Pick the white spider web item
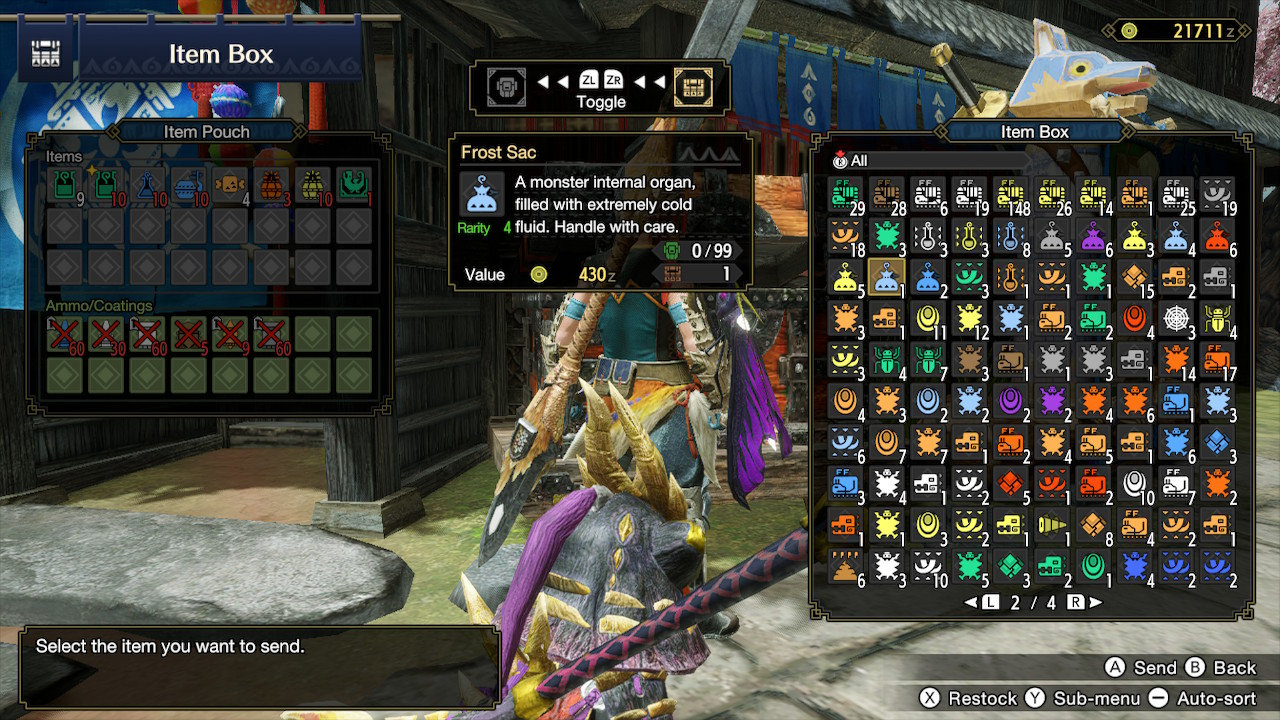Screen dimensions: 1280x720 coord(1177,319)
